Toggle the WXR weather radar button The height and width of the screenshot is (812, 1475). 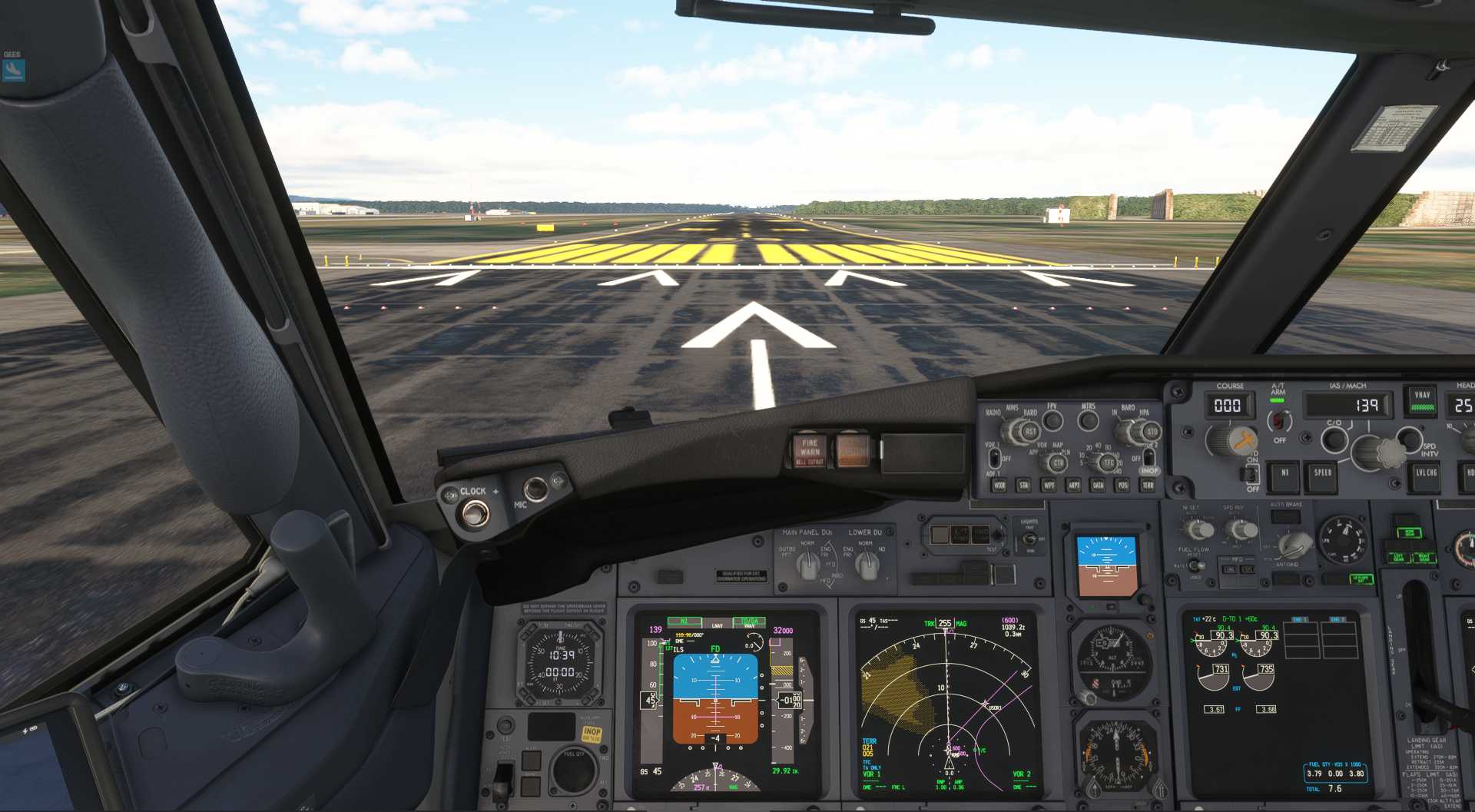(999, 486)
